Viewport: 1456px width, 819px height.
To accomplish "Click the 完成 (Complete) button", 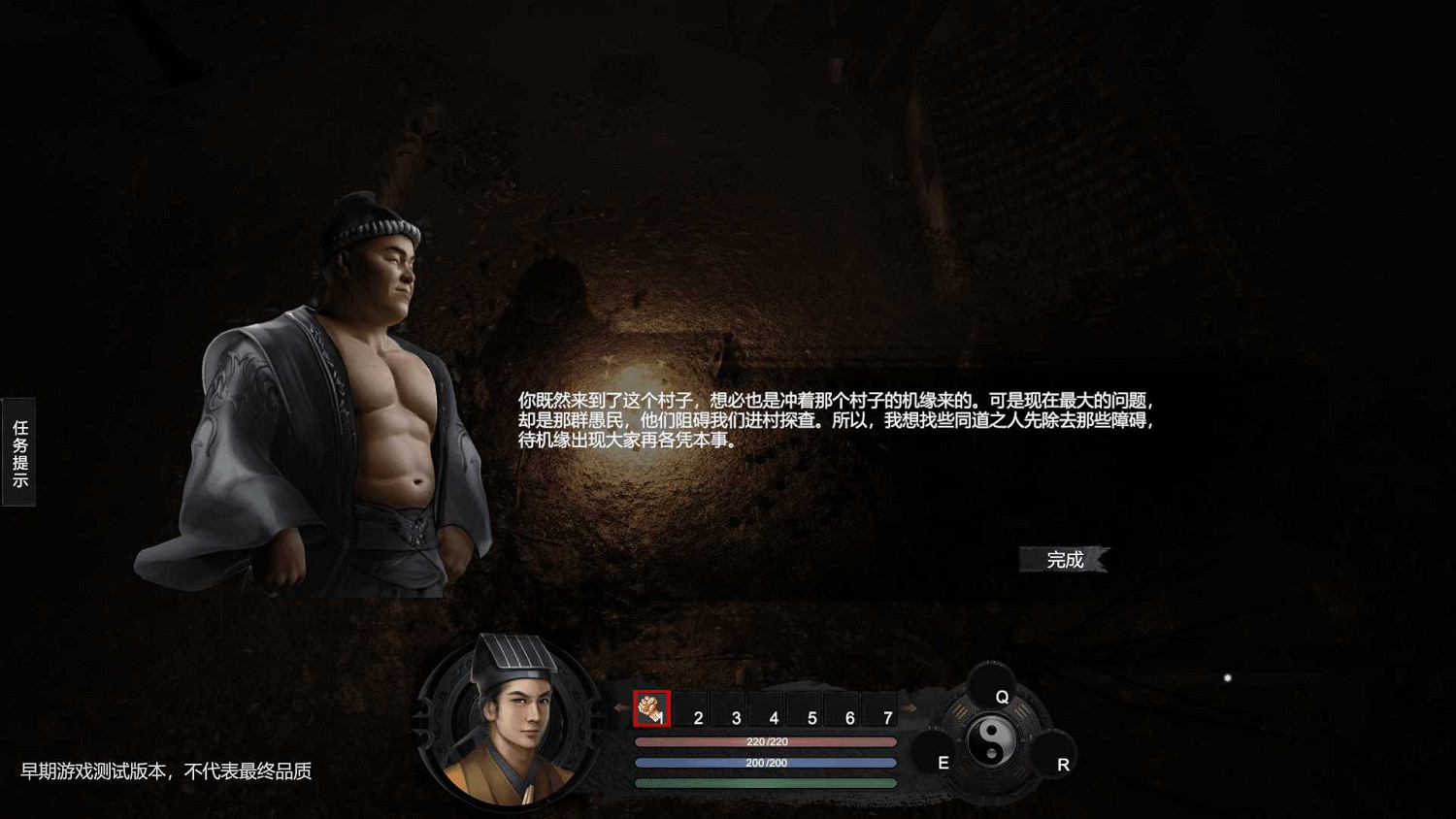I will click(x=1064, y=559).
